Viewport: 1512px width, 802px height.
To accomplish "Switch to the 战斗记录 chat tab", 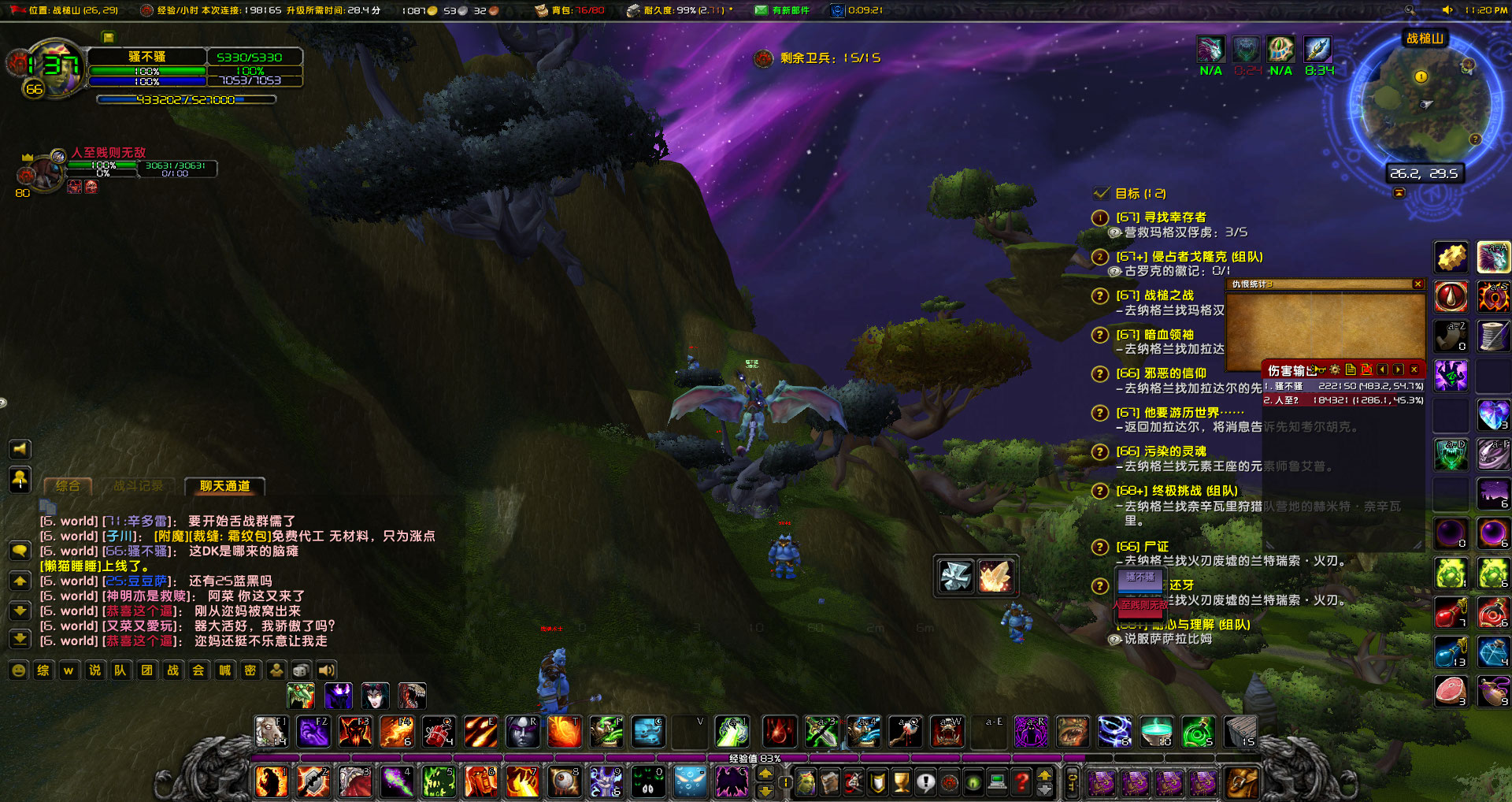I will click(140, 486).
